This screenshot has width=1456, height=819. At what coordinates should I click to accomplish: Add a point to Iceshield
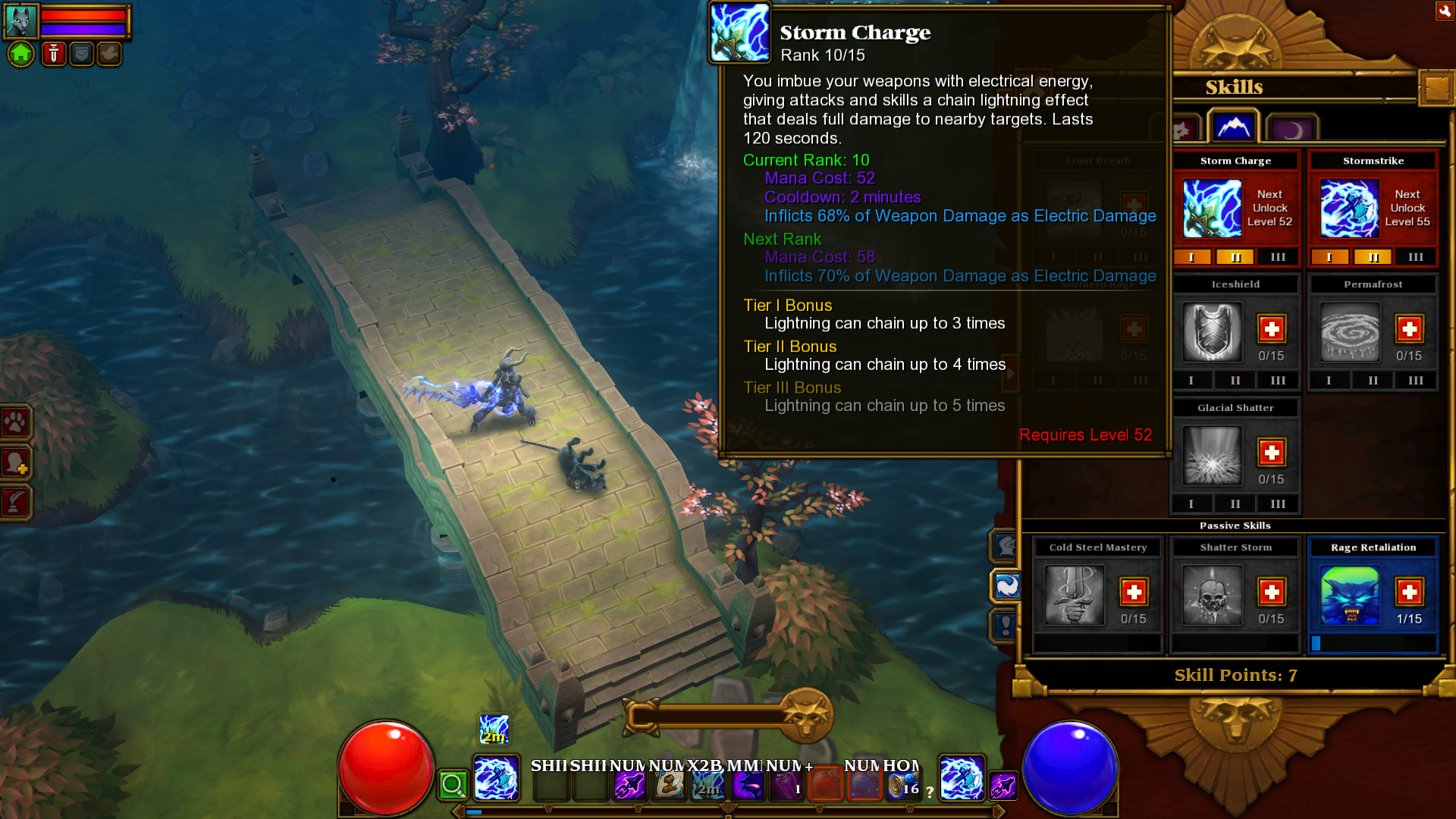pos(1272,329)
